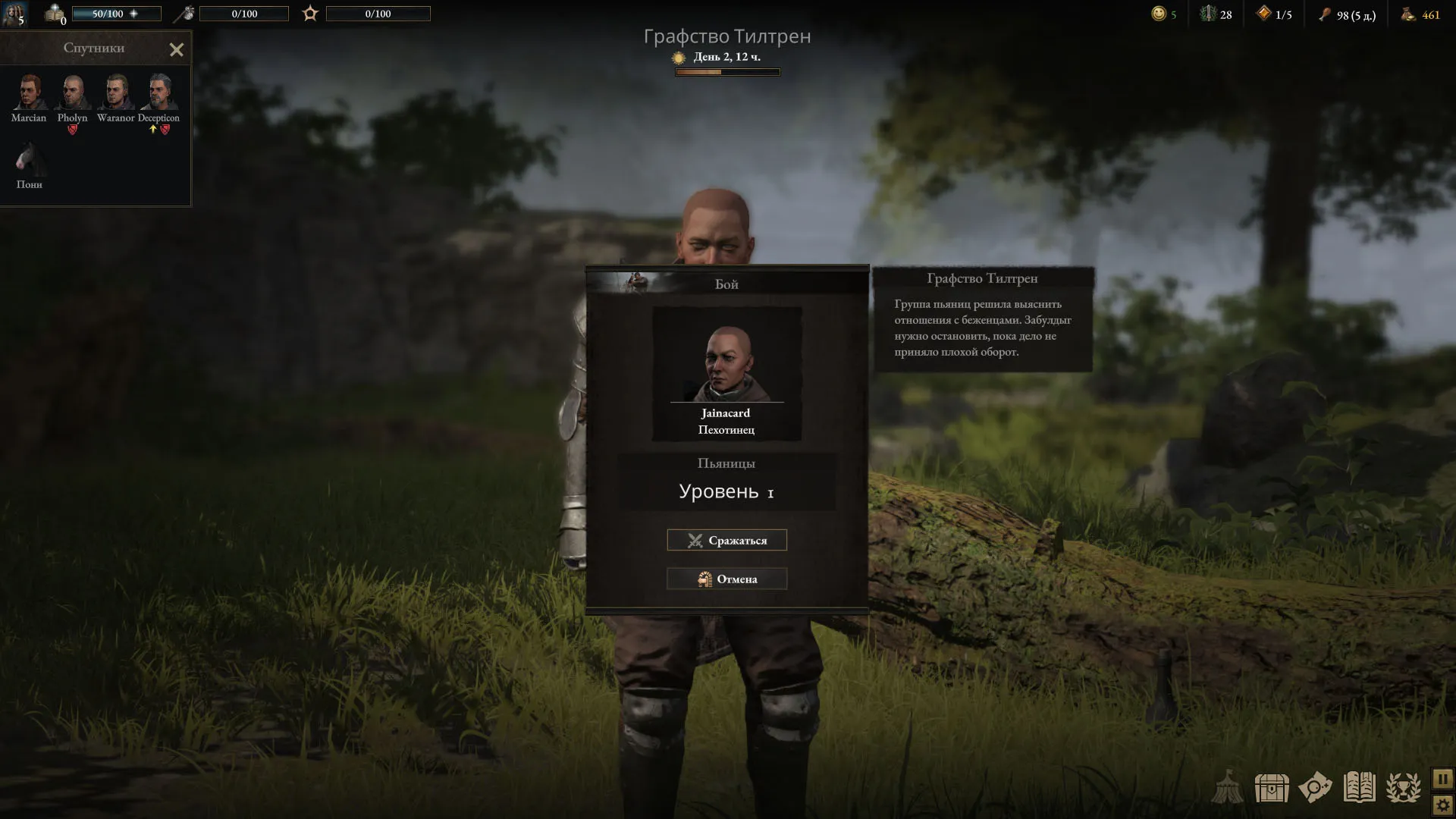Image resolution: width=1456 pixels, height=819 pixels.
Task: Click the party portrait icon showing 5
Action: pos(14,14)
